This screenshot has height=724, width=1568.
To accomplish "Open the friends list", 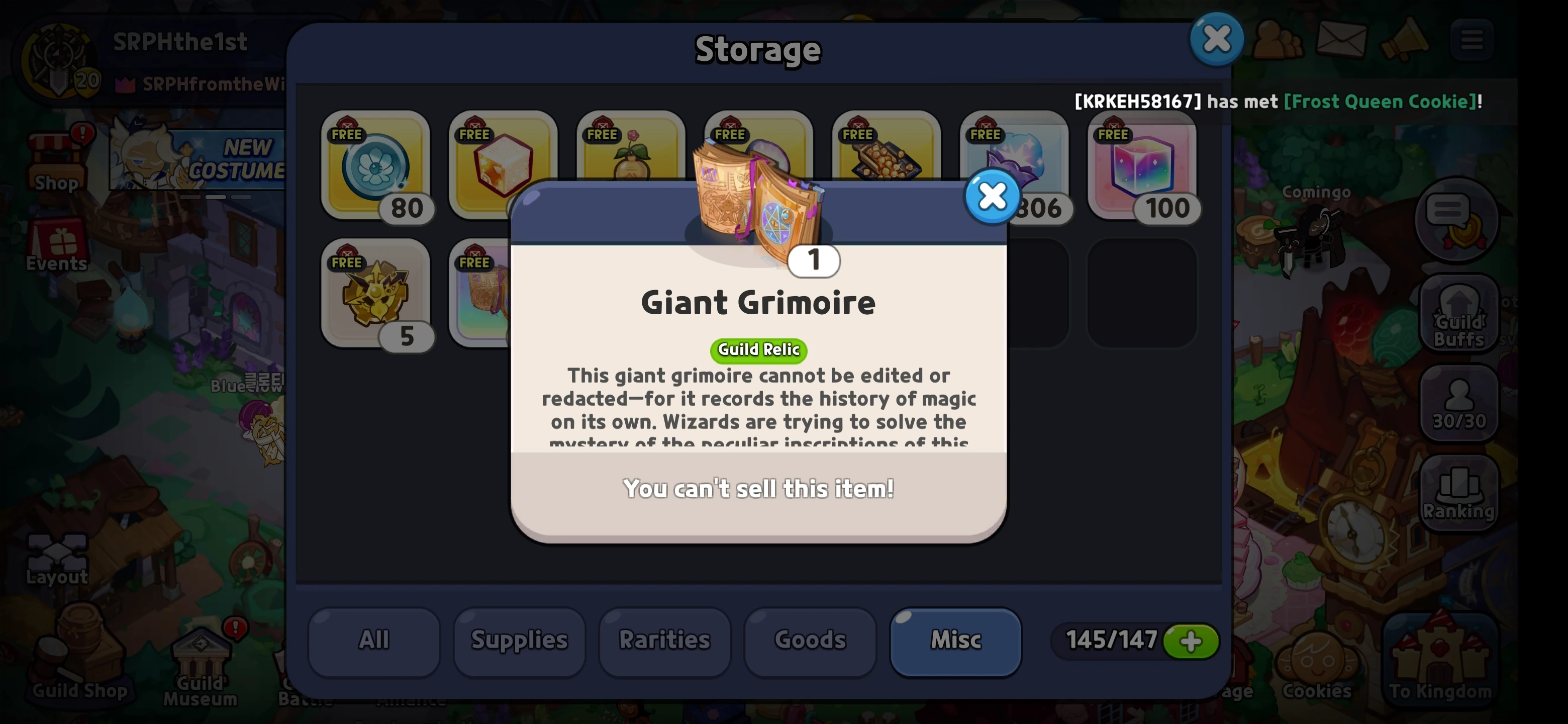I will [x=1277, y=40].
